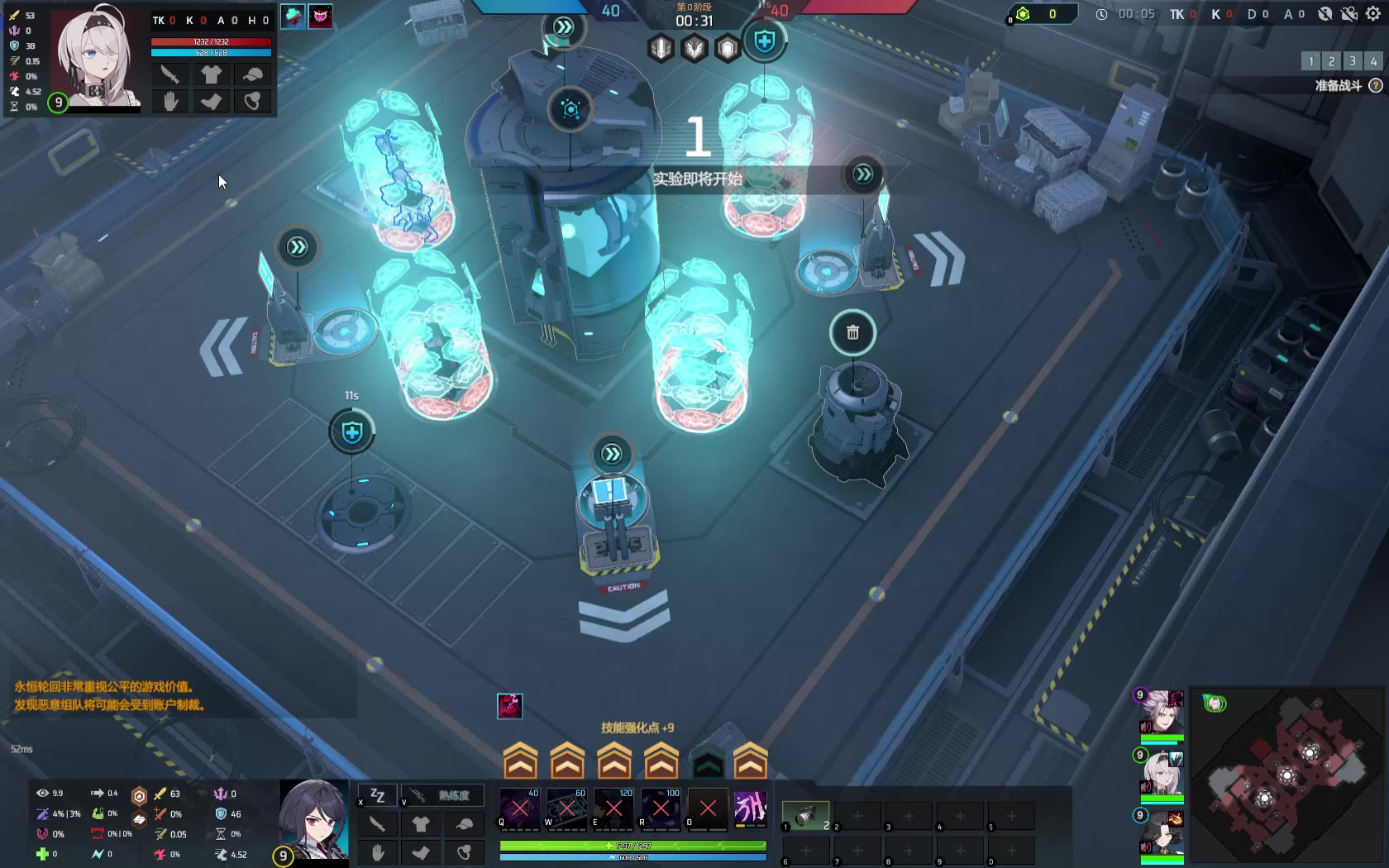The width and height of the screenshot is (1389, 868).
Task: Open the settings gear menu
Action: (x=1373, y=14)
